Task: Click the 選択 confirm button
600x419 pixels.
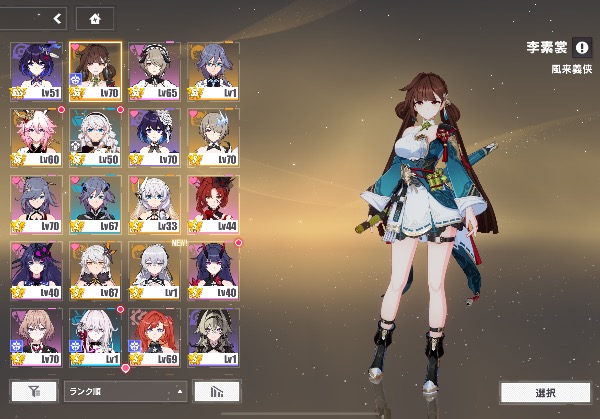Action: pyautogui.click(x=545, y=392)
